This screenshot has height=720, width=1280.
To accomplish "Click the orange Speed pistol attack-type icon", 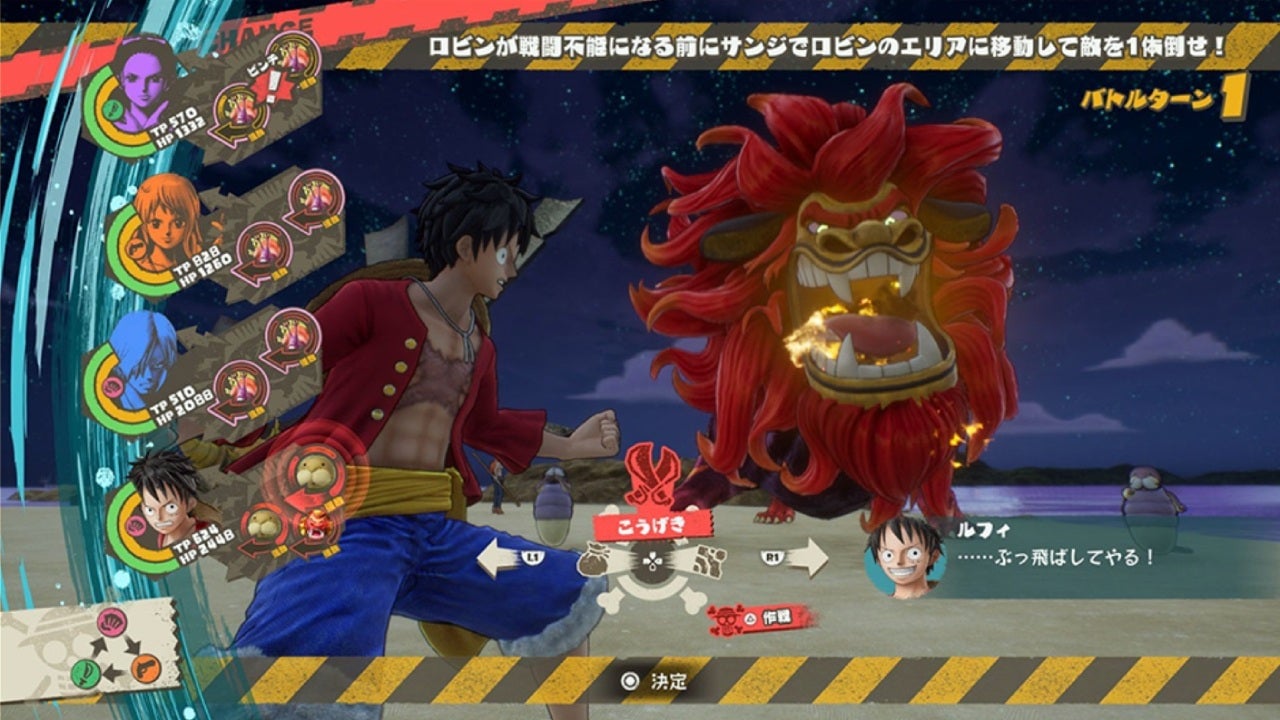I will pyautogui.click(x=147, y=668).
